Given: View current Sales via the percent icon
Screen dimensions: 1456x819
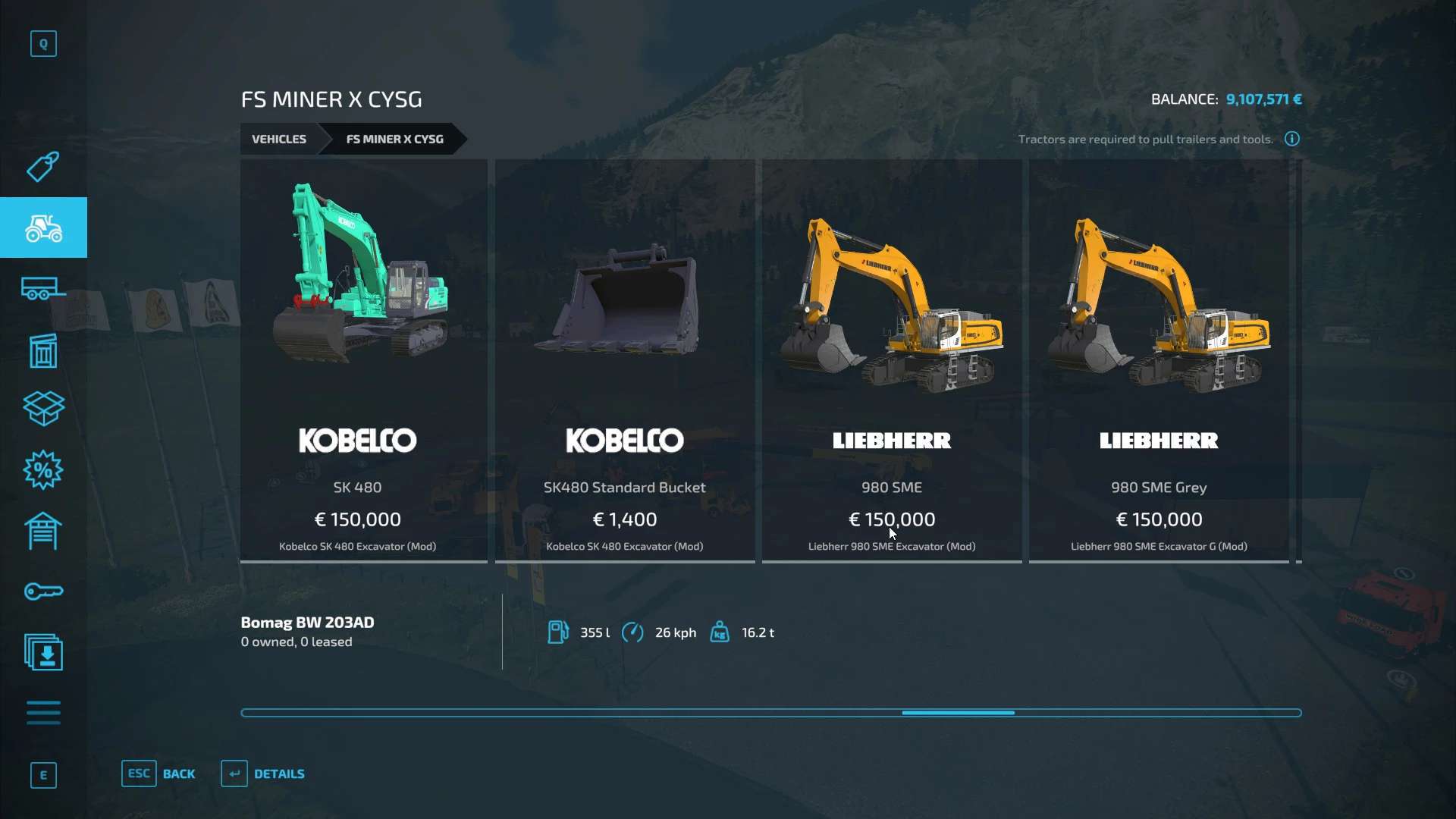Looking at the screenshot, I should pos(43,470).
